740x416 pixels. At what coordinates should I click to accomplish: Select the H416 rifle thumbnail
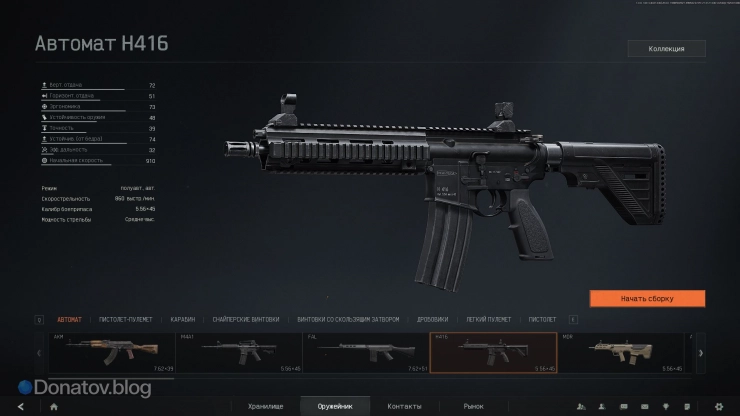[x=493, y=352]
